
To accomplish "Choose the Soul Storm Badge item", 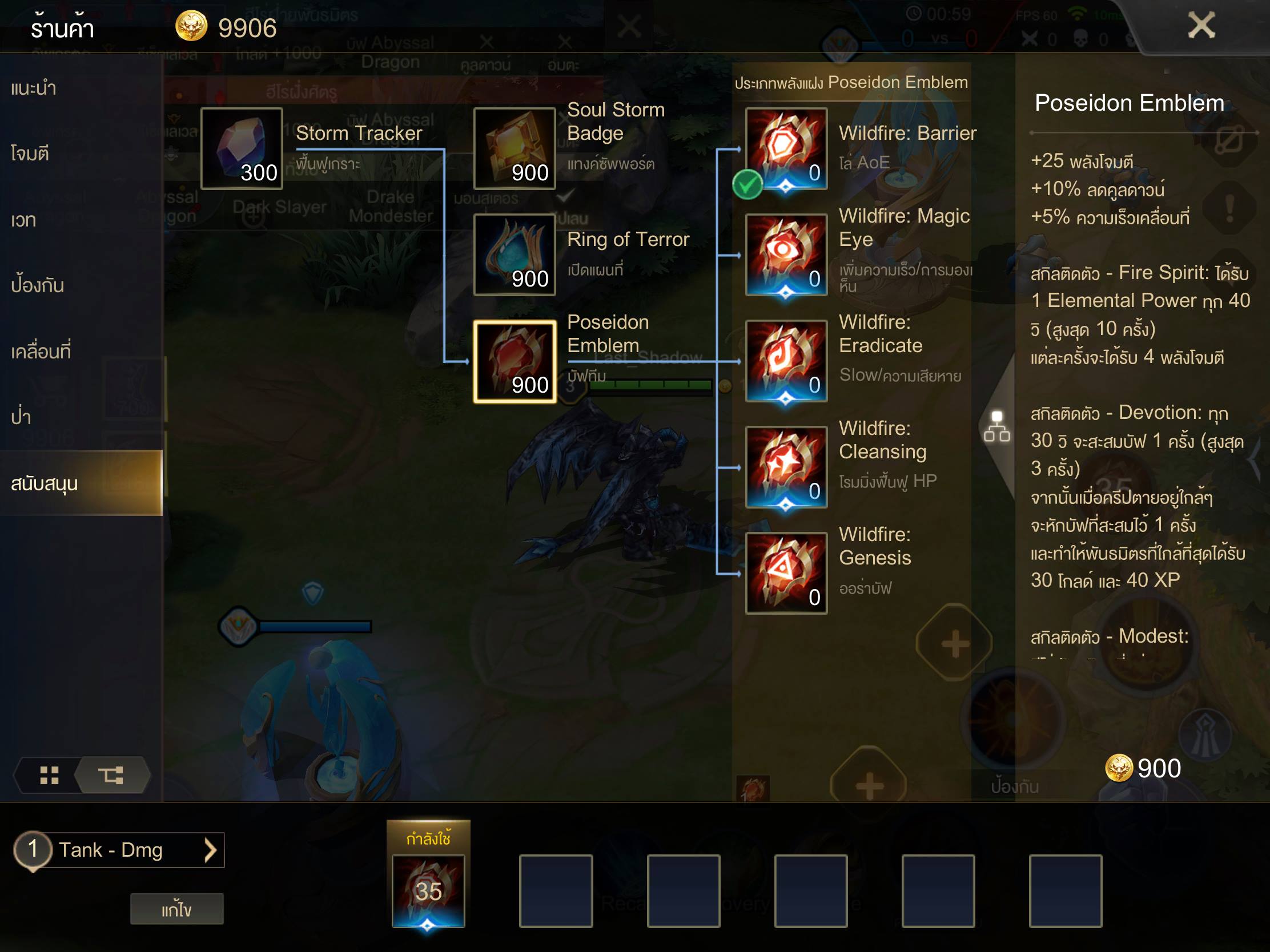I will (515, 148).
